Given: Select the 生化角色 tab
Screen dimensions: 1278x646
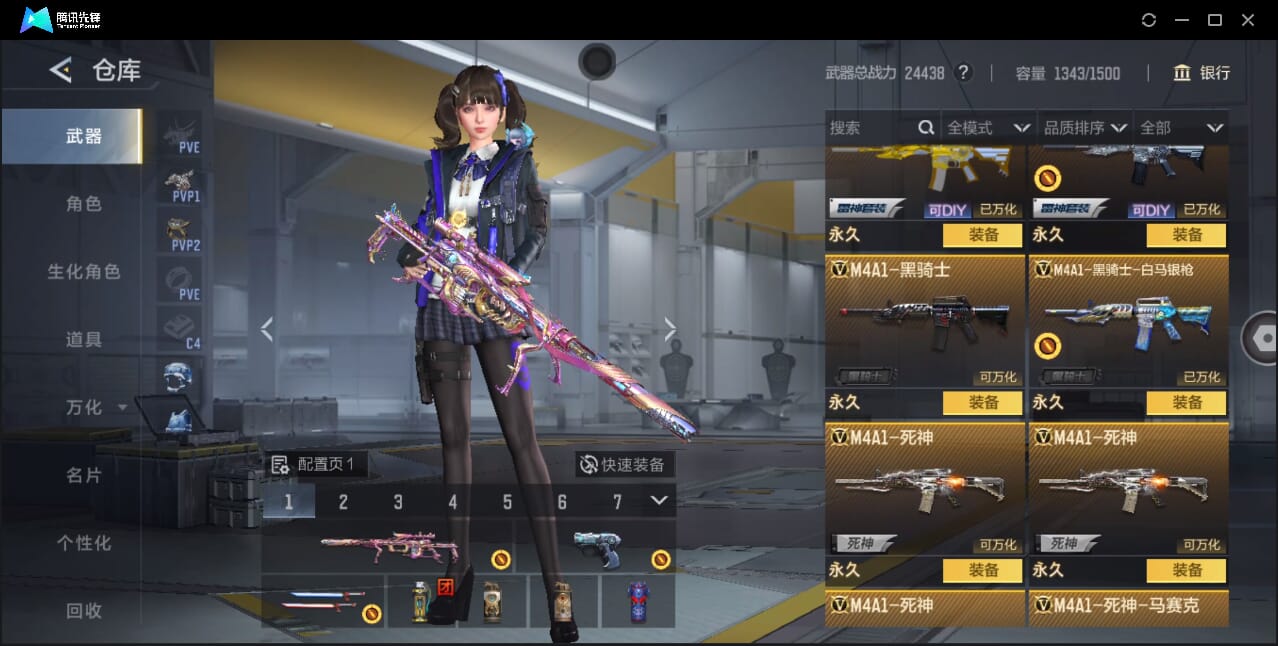Looking at the screenshot, I should point(84,272).
